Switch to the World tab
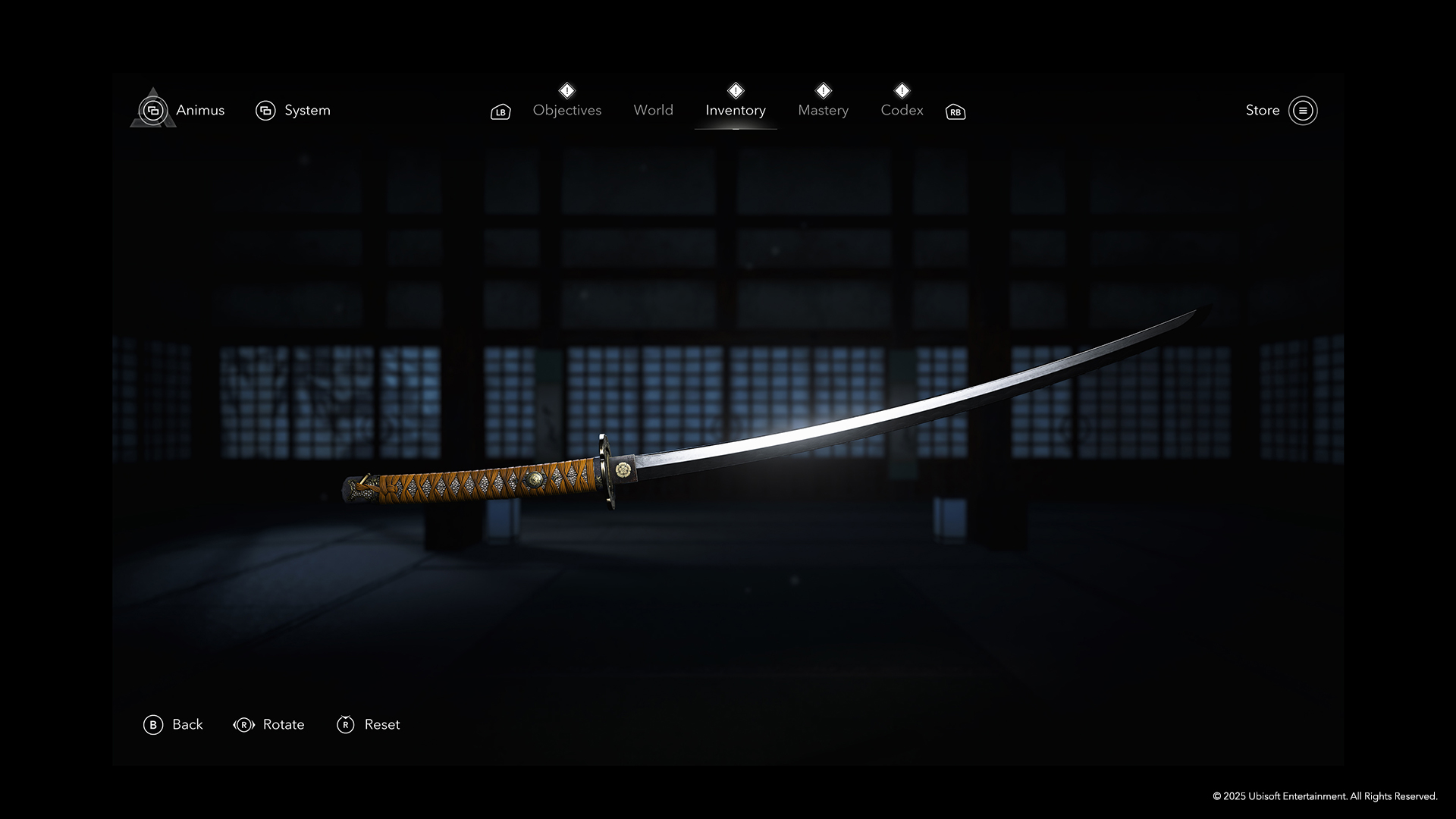 [653, 111]
